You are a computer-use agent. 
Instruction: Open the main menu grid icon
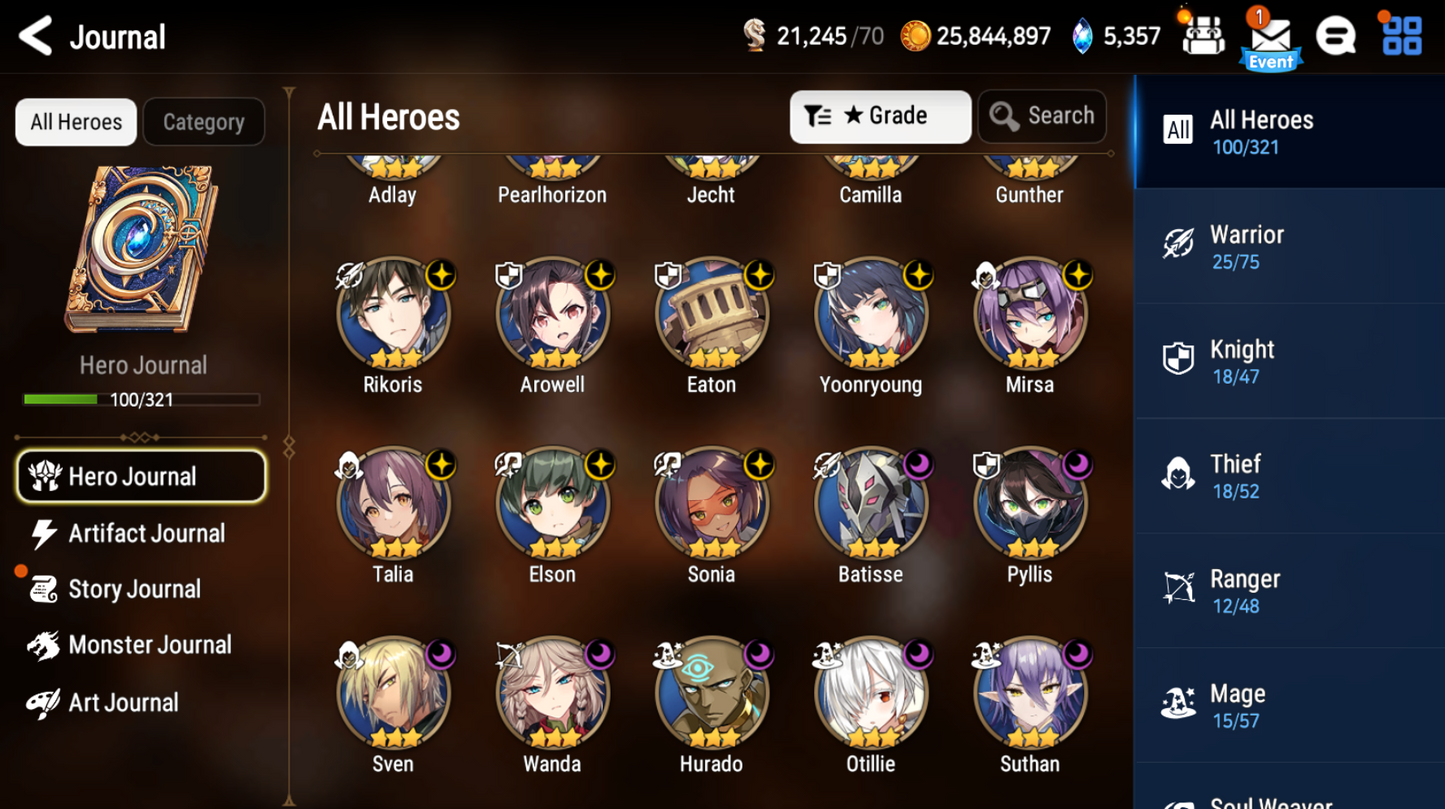click(x=1400, y=35)
